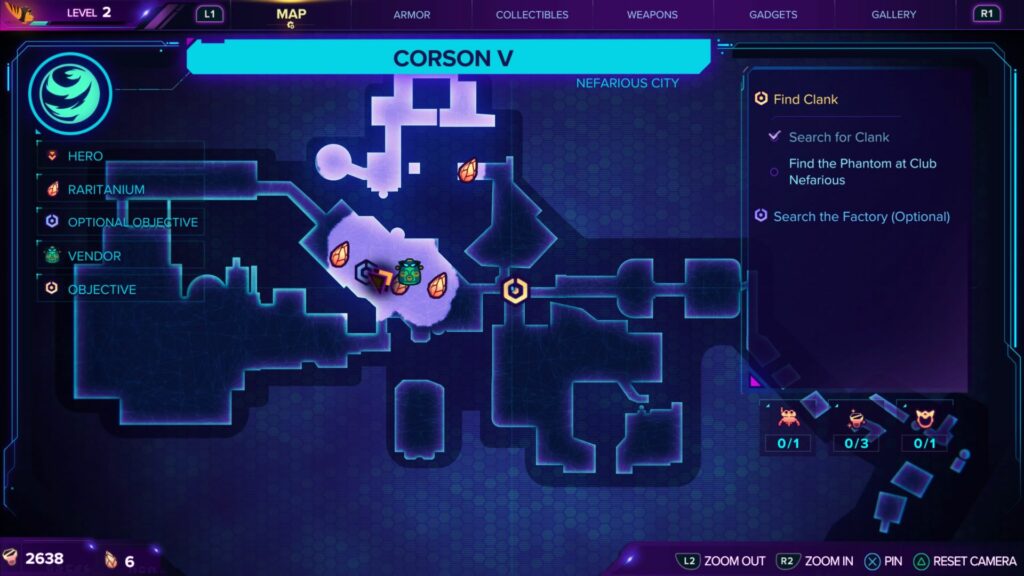Select the Map tab

[x=291, y=14]
